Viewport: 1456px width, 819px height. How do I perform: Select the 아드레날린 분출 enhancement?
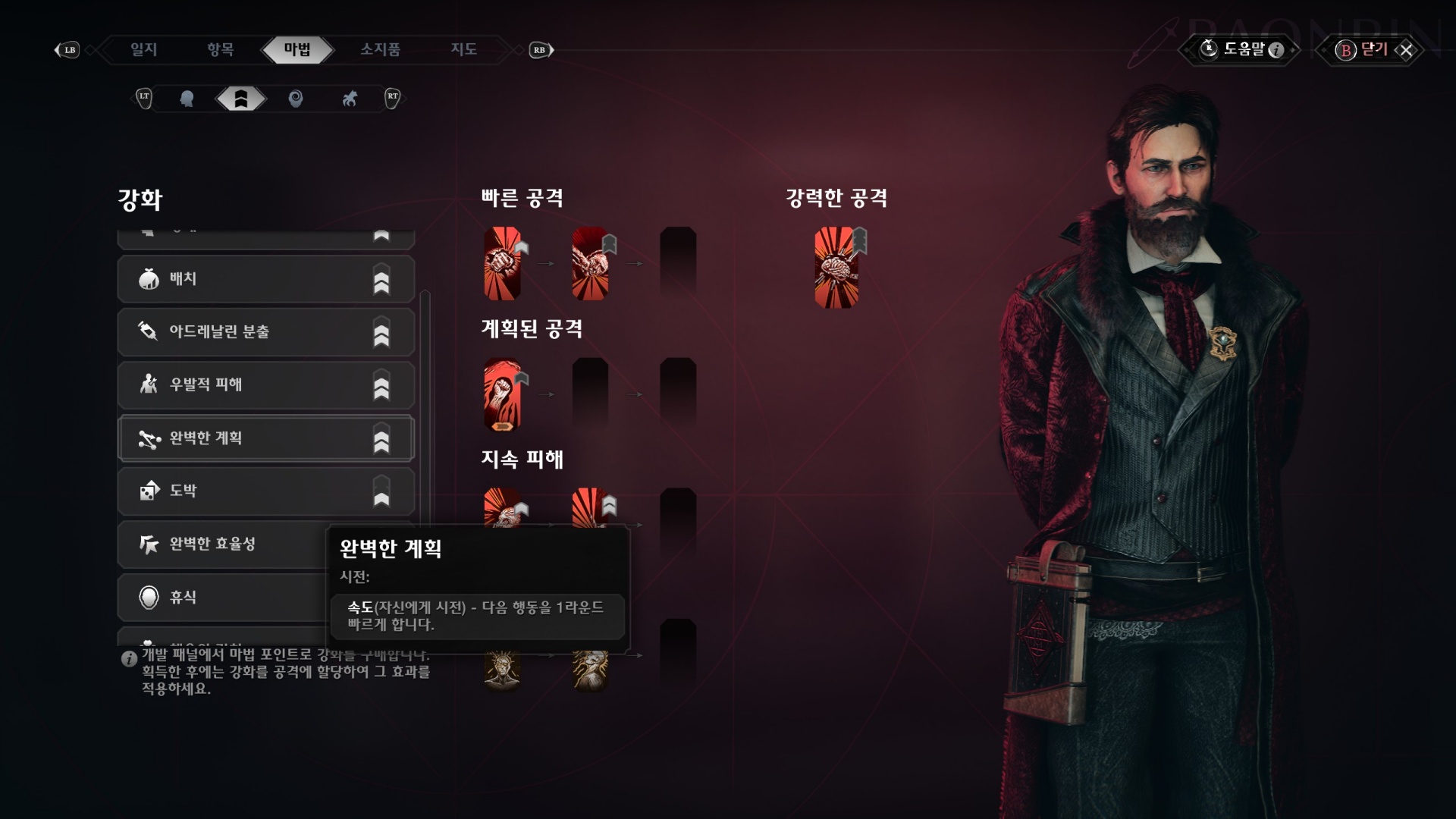click(x=265, y=332)
